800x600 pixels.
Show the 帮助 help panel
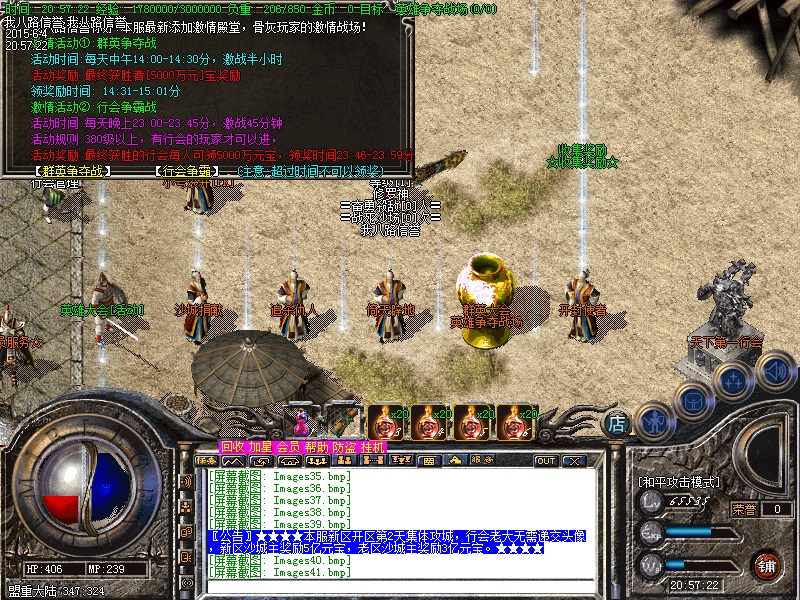click(316, 447)
